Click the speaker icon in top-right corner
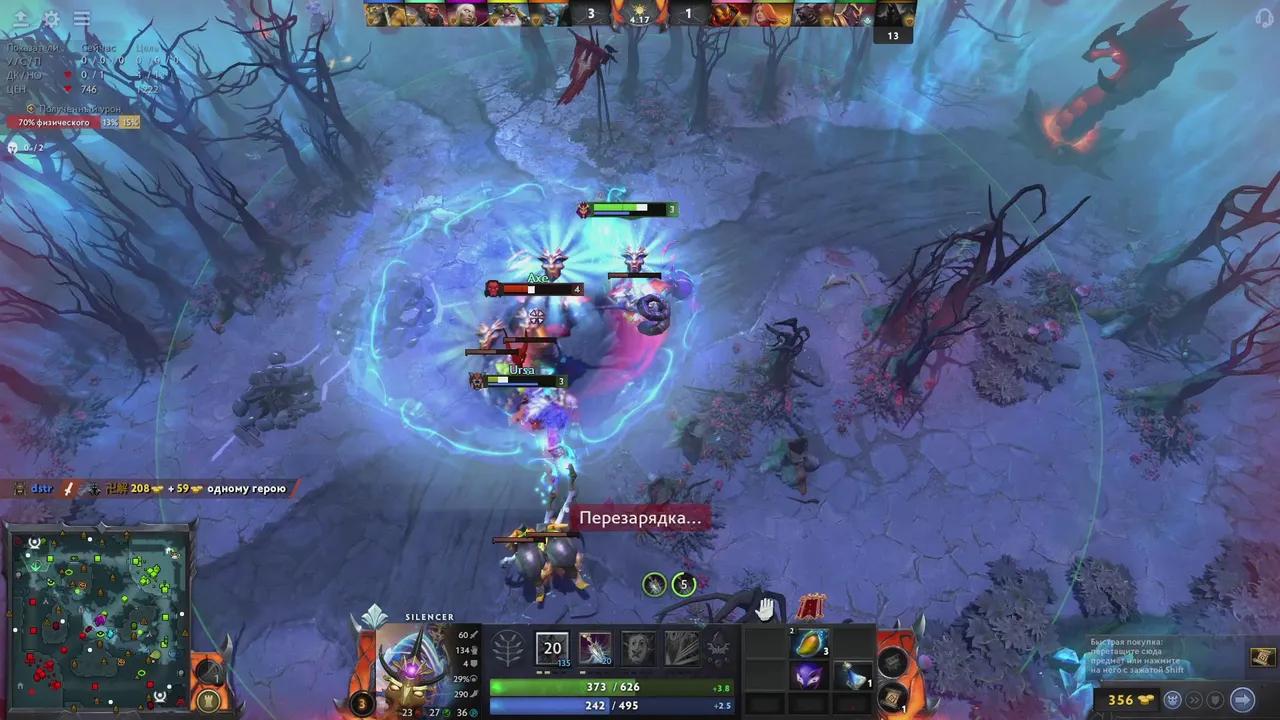 click(x=1263, y=19)
